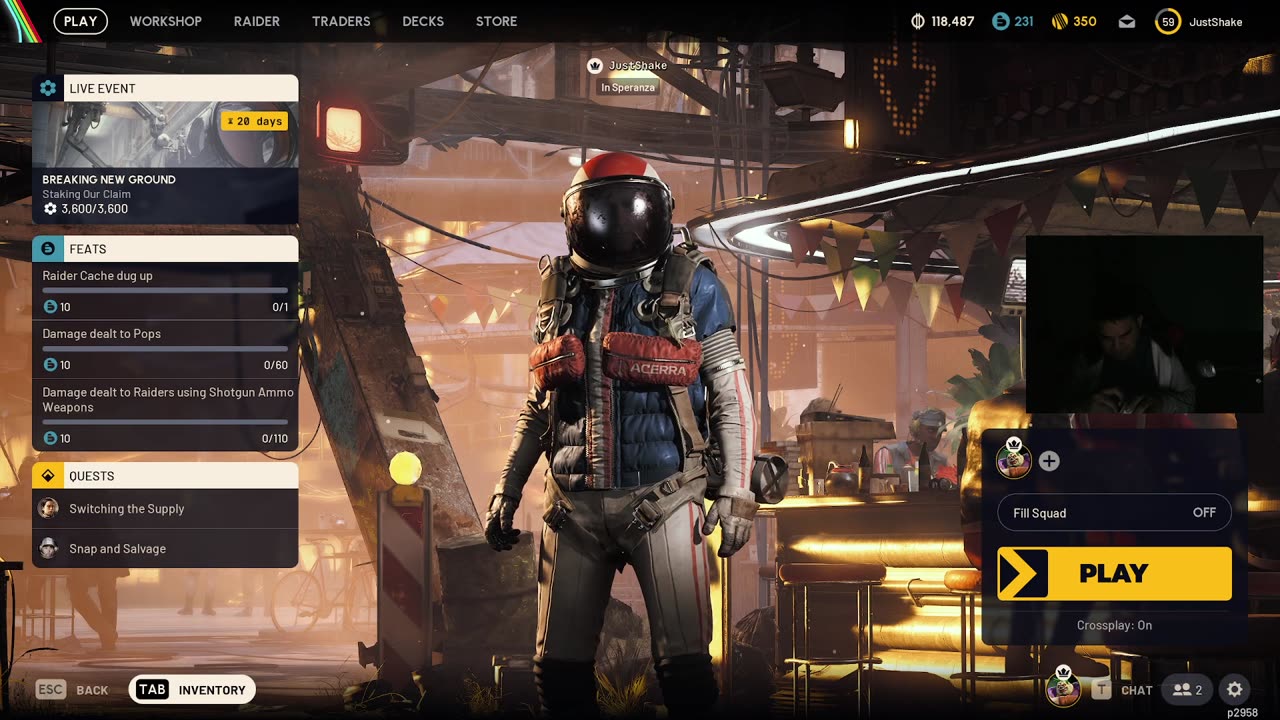Toggle the Fill Squad option

click(1114, 513)
